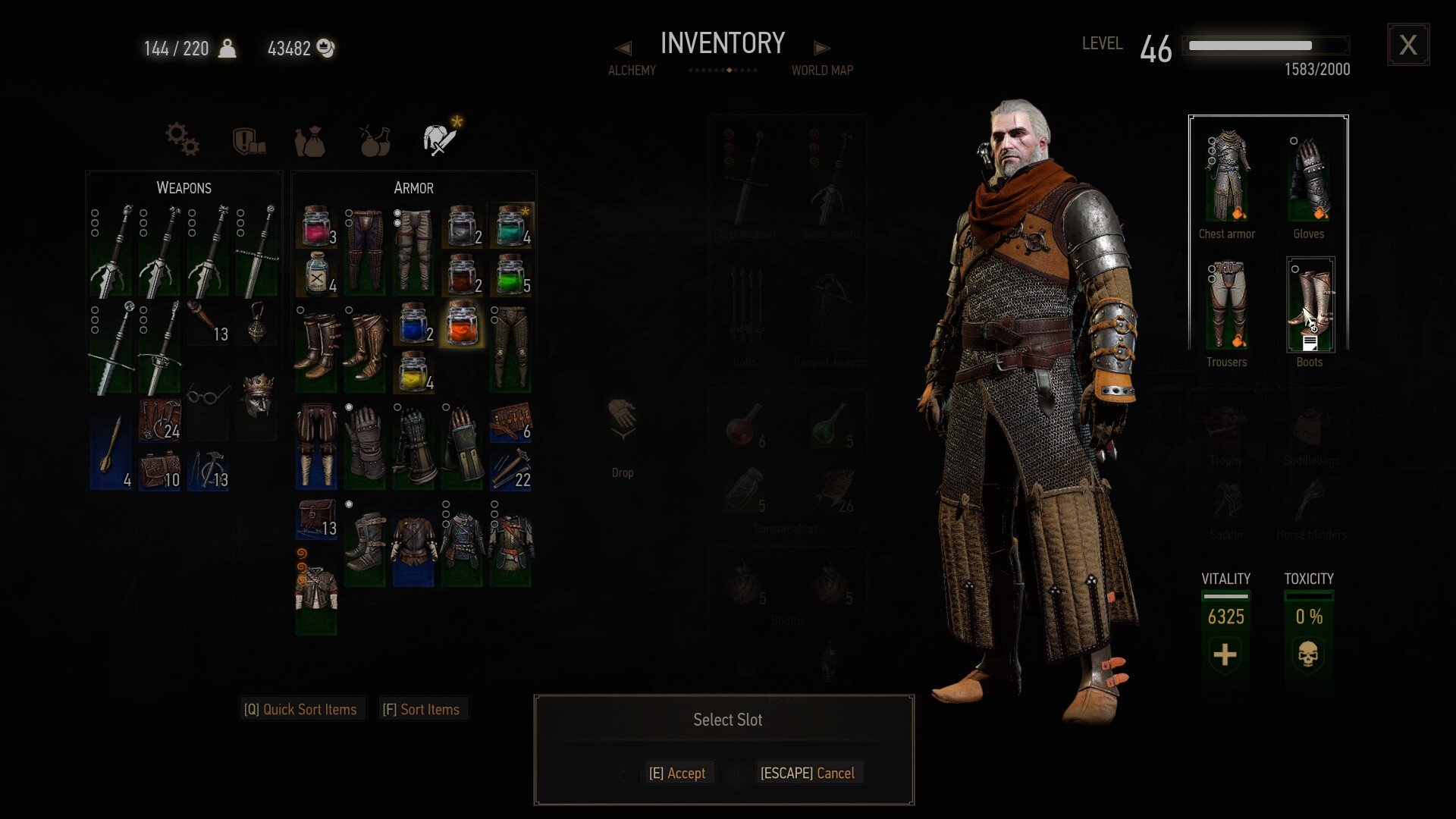Choose the Gloves equipment slot
Image resolution: width=1456 pixels, height=819 pixels.
pyautogui.click(x=1309, y=180)
